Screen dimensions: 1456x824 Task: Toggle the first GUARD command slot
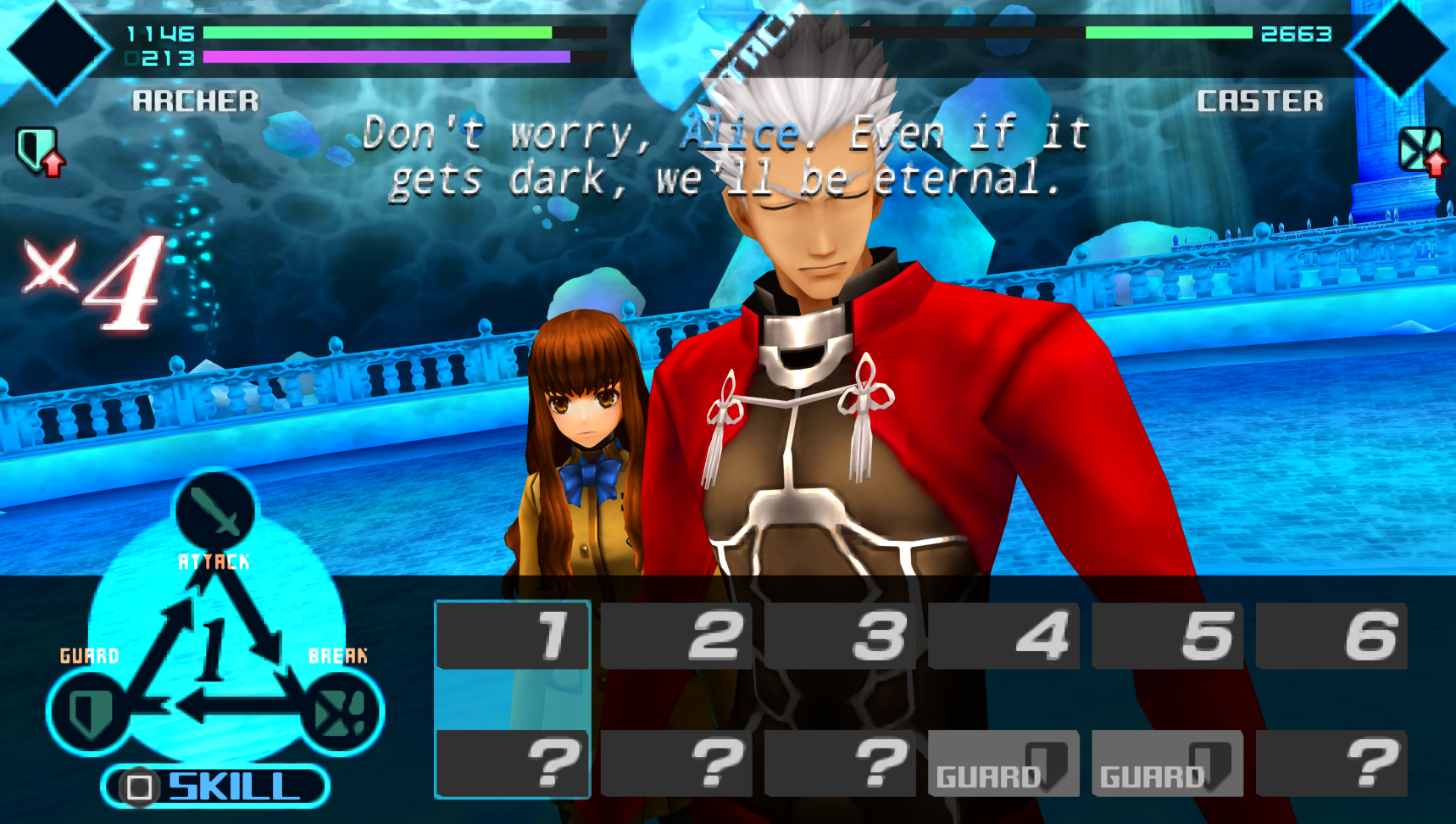[1003, 761]
